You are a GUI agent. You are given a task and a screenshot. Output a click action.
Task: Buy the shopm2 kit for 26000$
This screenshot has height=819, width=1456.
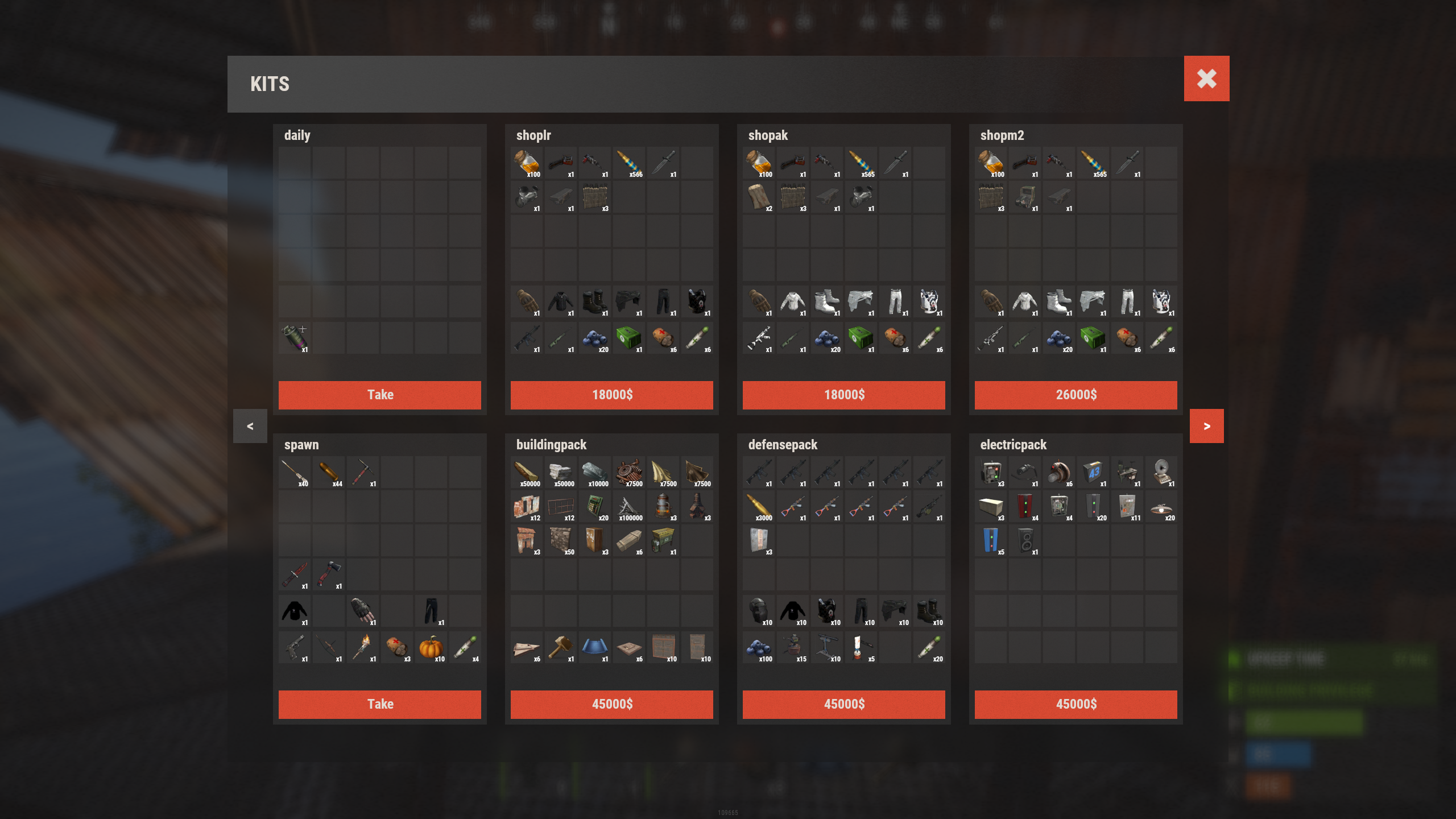[x=1076, y=395]
